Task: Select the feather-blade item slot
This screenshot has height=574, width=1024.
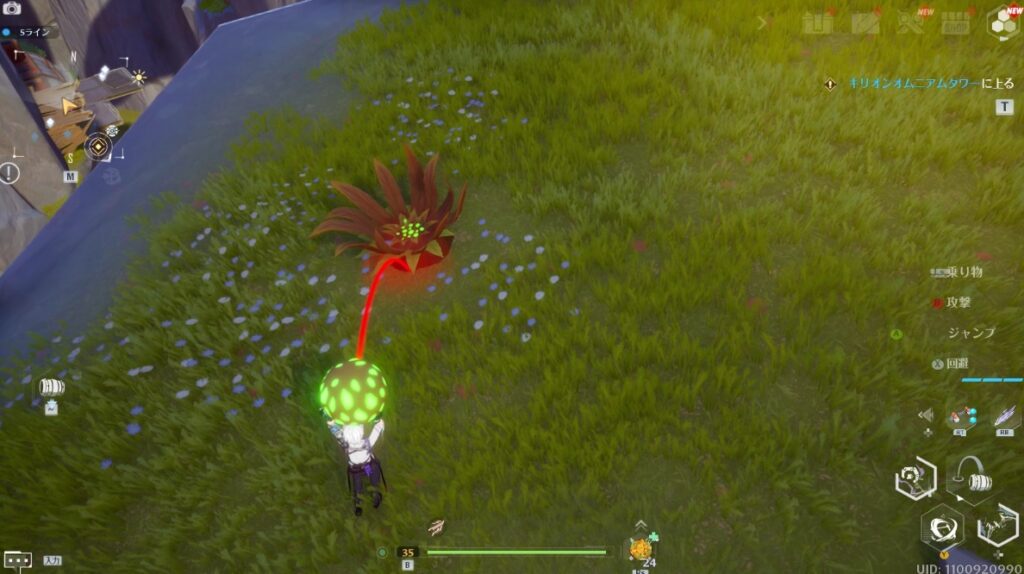Action: pyautogui.click(x=1005, y=417)
